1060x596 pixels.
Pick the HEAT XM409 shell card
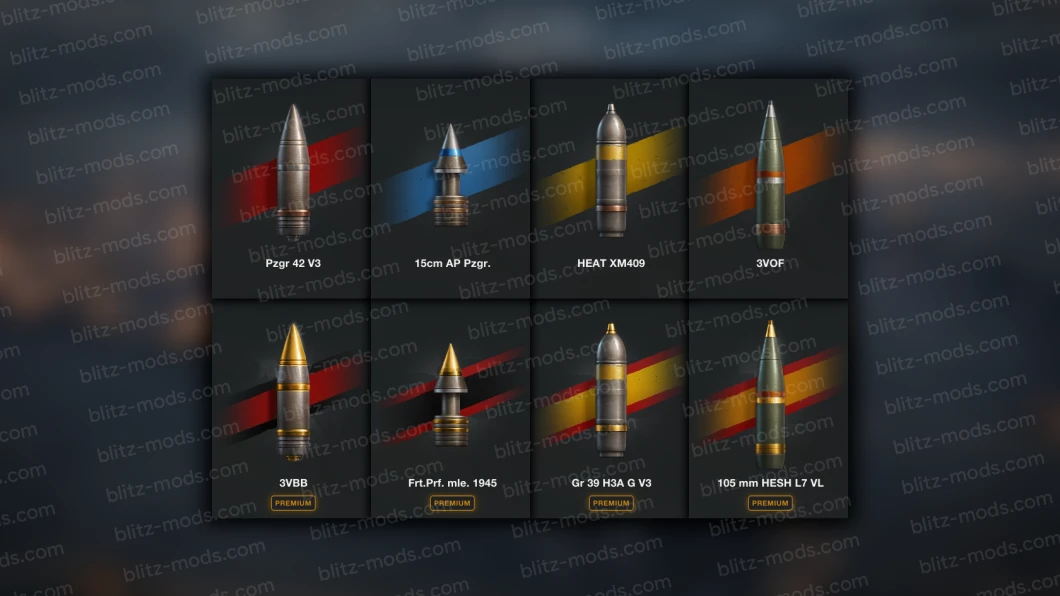click(610, 188)
